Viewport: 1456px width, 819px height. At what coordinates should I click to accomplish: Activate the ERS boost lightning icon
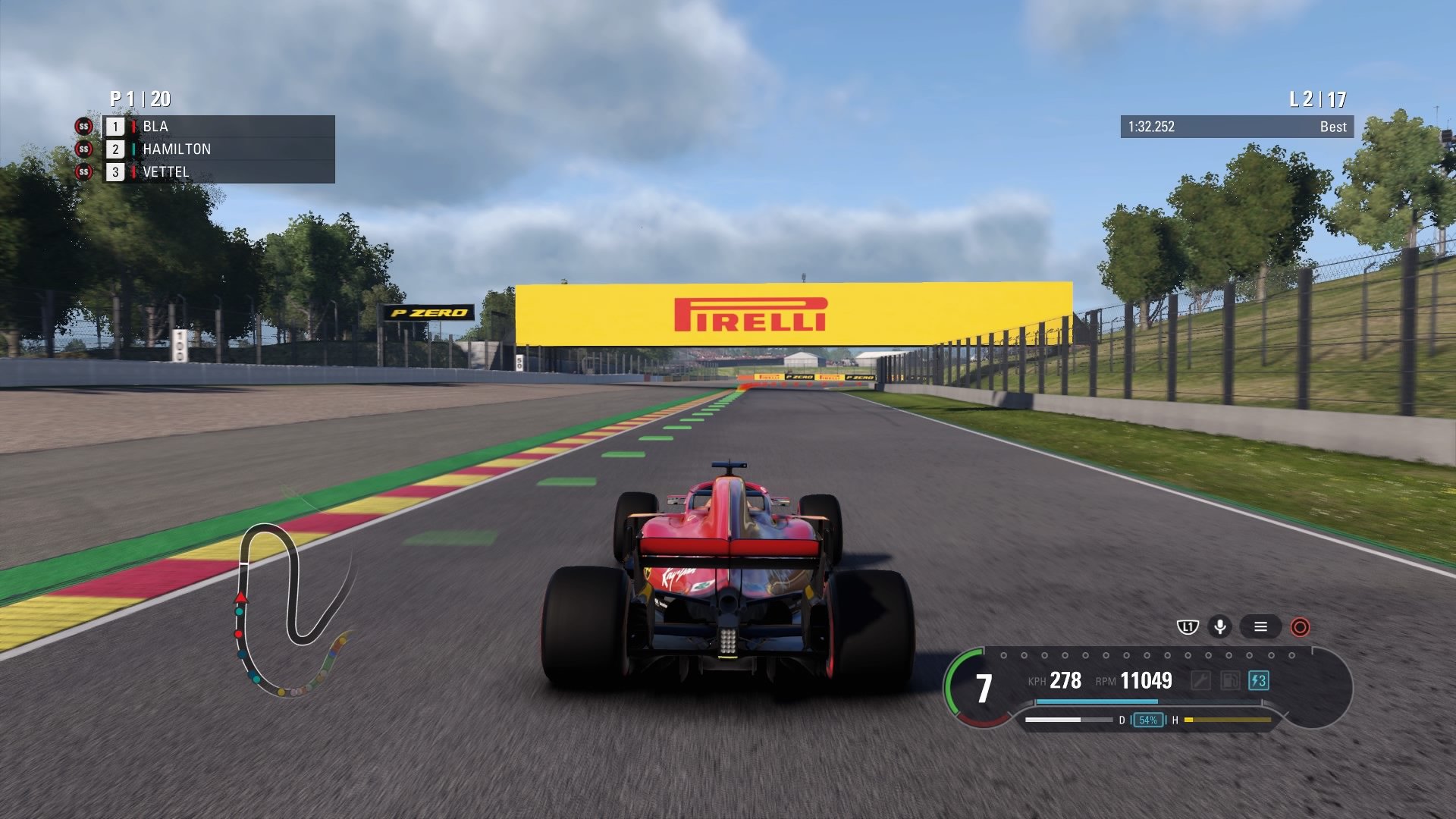coord(1258,681)
